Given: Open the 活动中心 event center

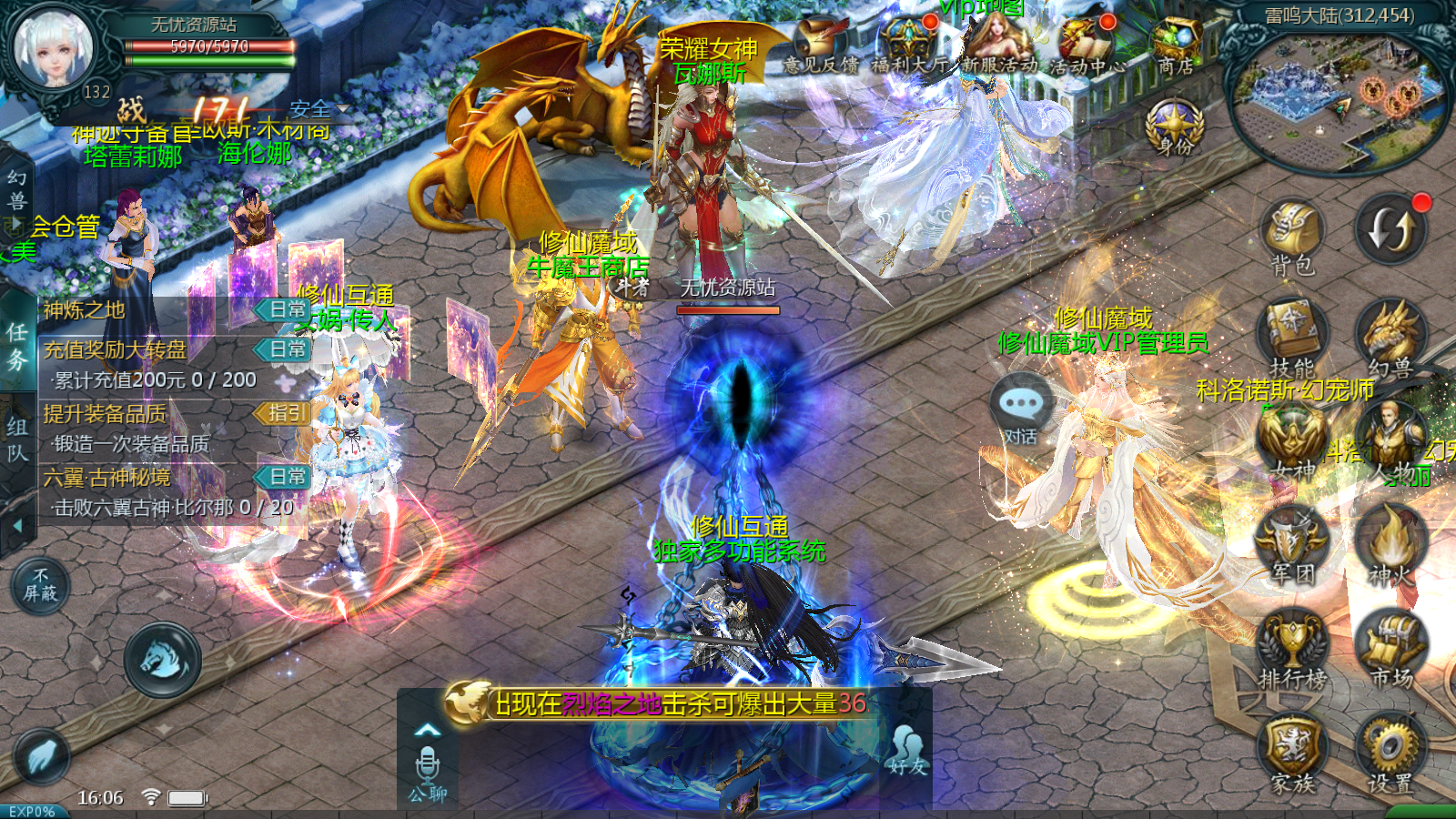Looking at the screenshot, I should 1087,44.
